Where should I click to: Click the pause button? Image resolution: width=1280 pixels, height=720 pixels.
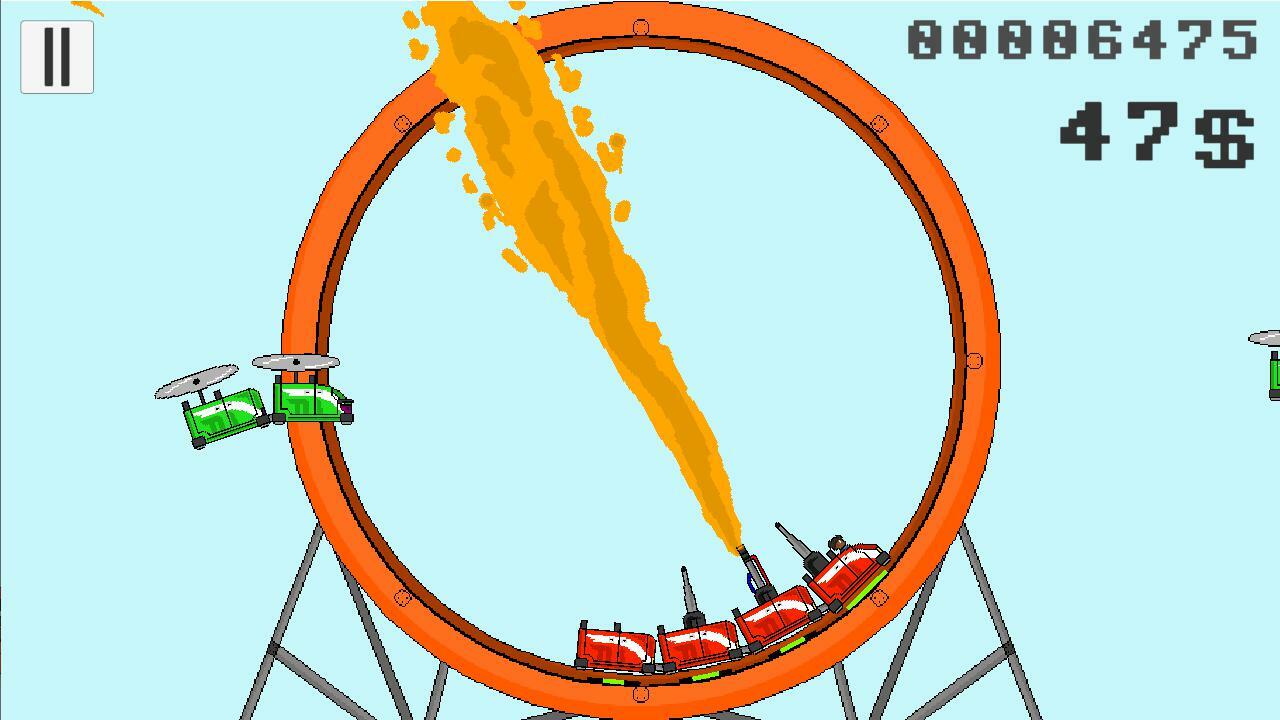pyautogui.click(x=56, y=55)
